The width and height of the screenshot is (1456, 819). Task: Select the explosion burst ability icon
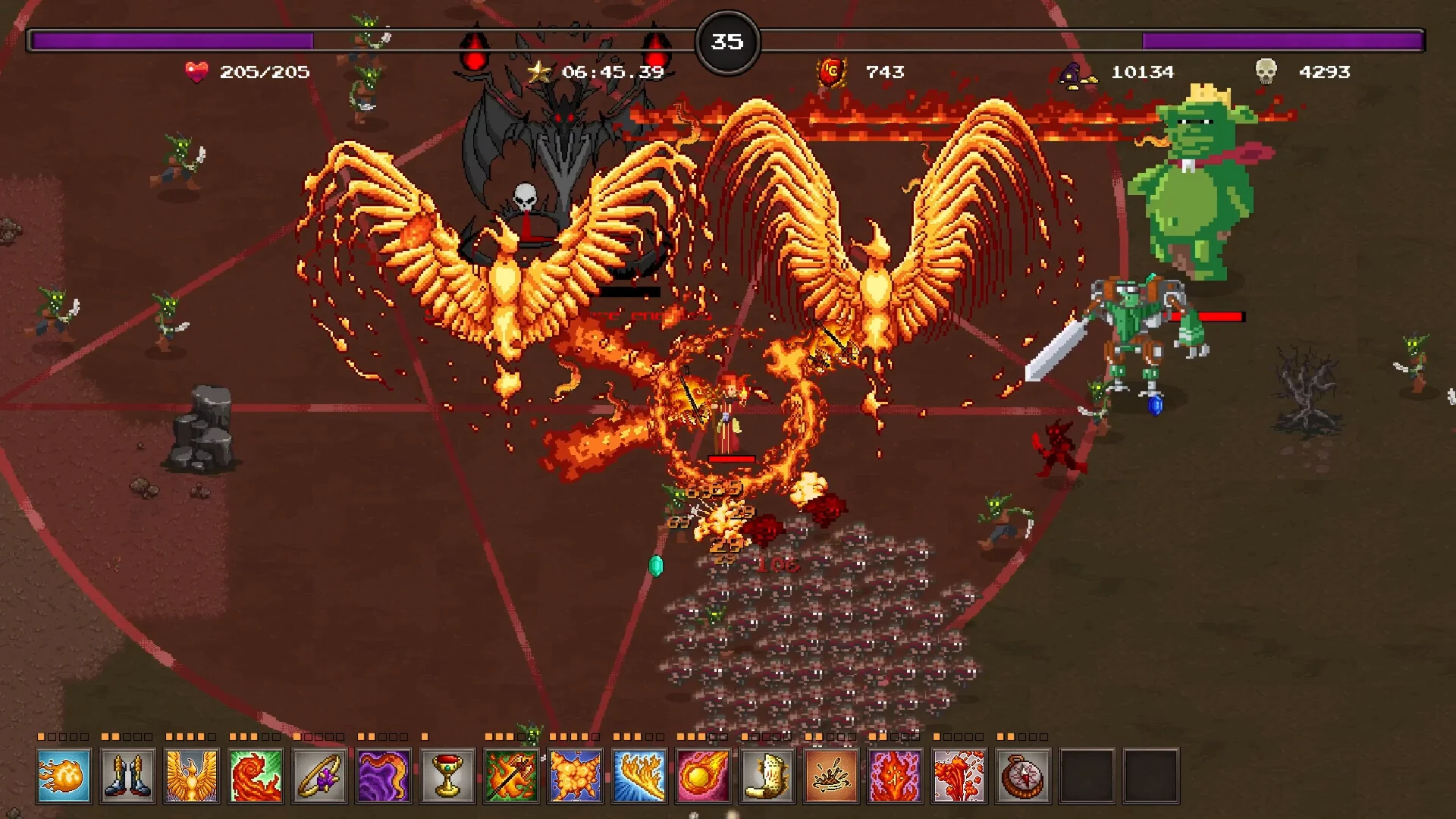tap(576, 776)
